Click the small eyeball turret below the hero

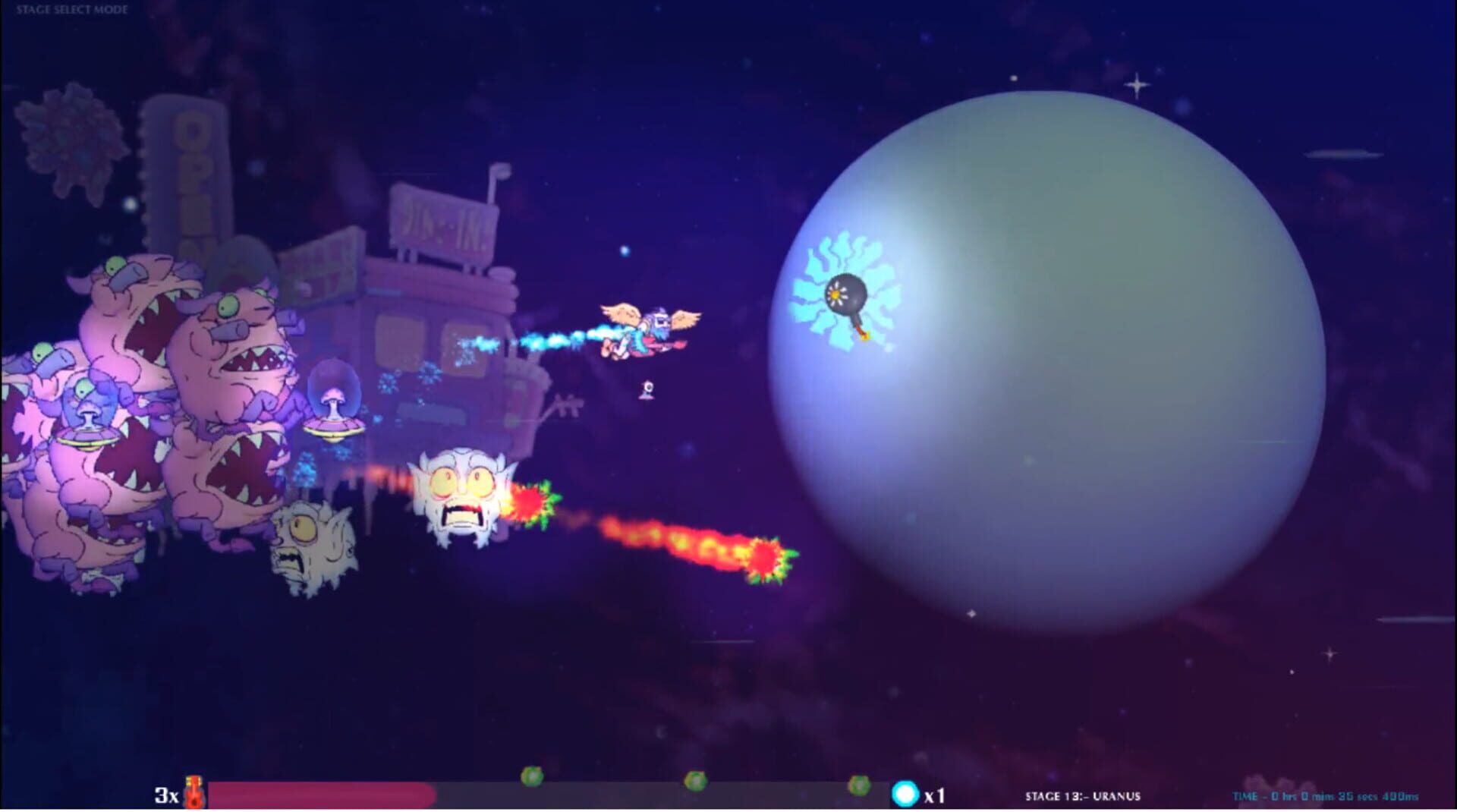click(x=649, y=389)
